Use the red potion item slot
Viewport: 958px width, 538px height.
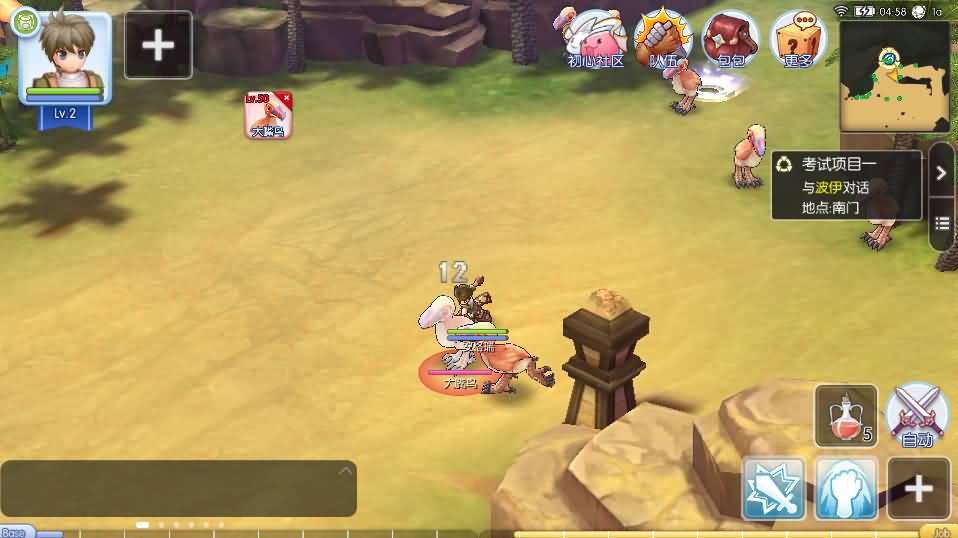coord(846,415)
